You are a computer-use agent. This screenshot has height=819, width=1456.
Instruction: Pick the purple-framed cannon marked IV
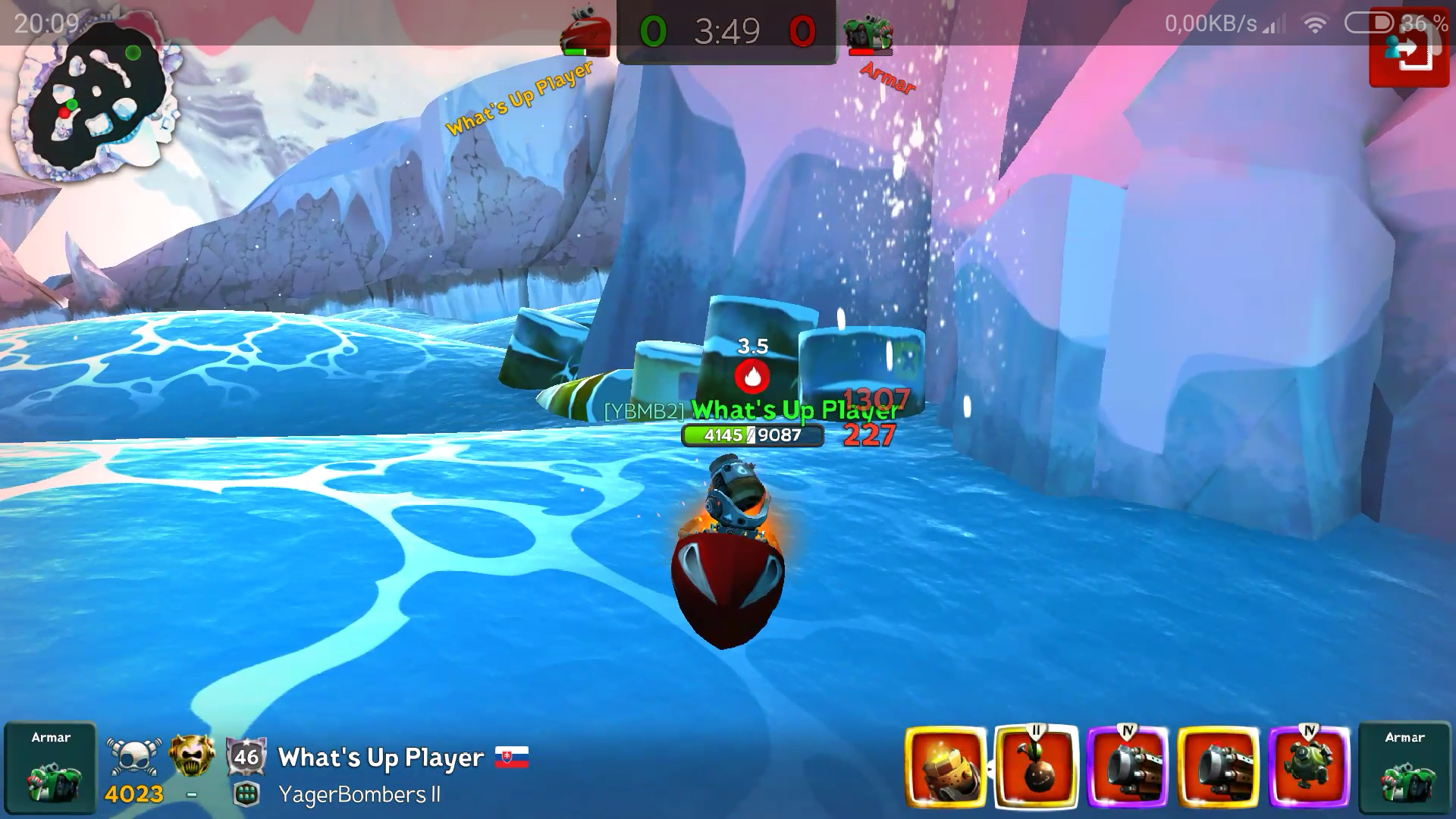click(x=1127, y=767)
